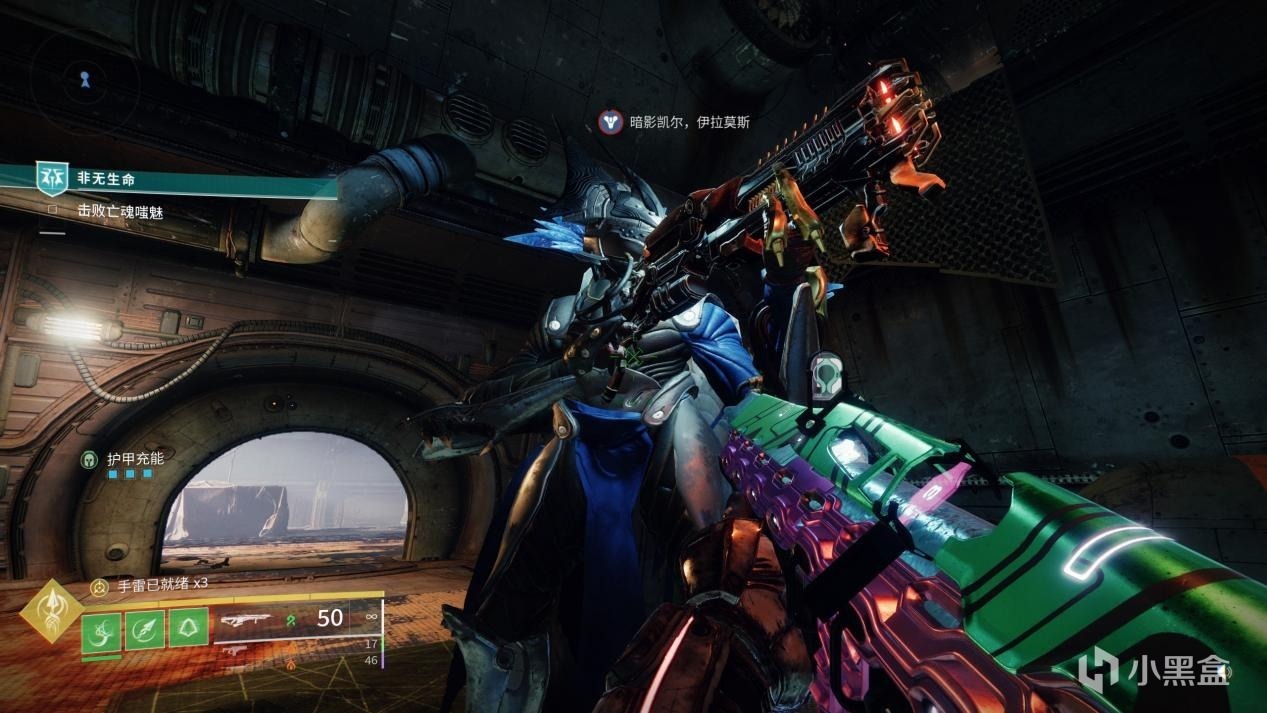1267x713 pixels.
Task: Open the 非无生命 quest tracker banner
Action: point(106,180)
